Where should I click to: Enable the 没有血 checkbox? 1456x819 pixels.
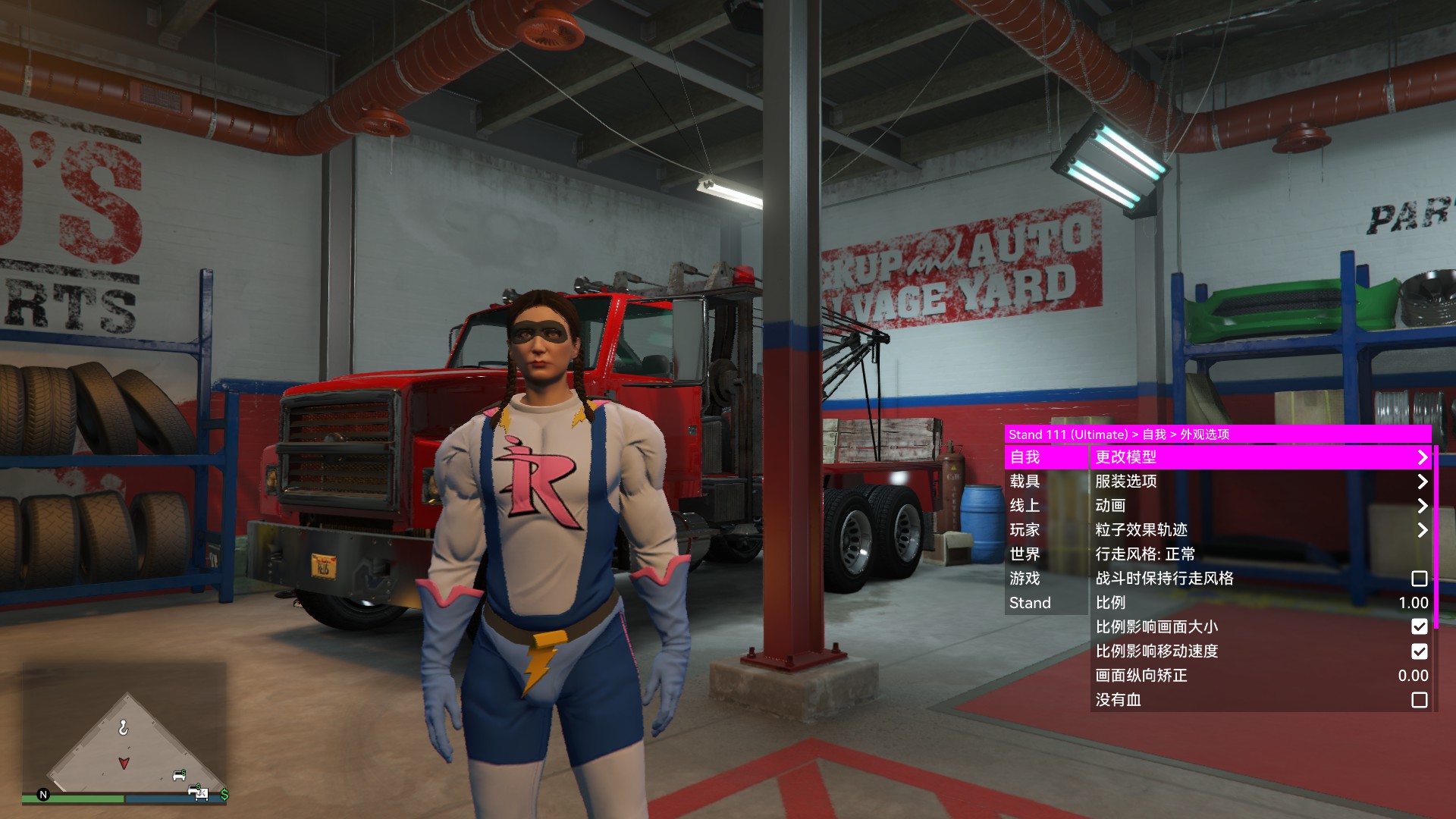click(1419, 700)
